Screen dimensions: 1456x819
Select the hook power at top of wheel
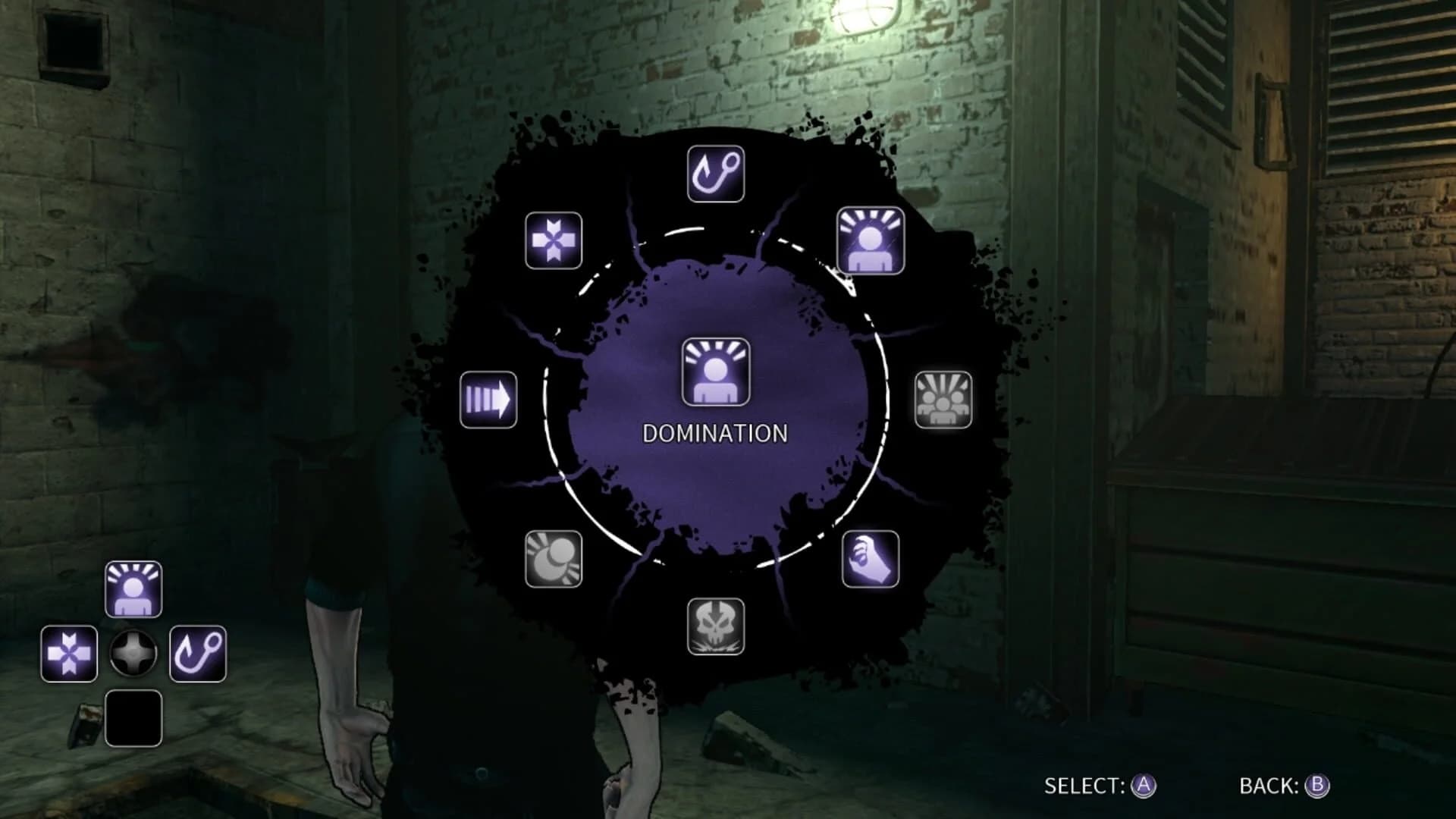click(x=716, y=171)
